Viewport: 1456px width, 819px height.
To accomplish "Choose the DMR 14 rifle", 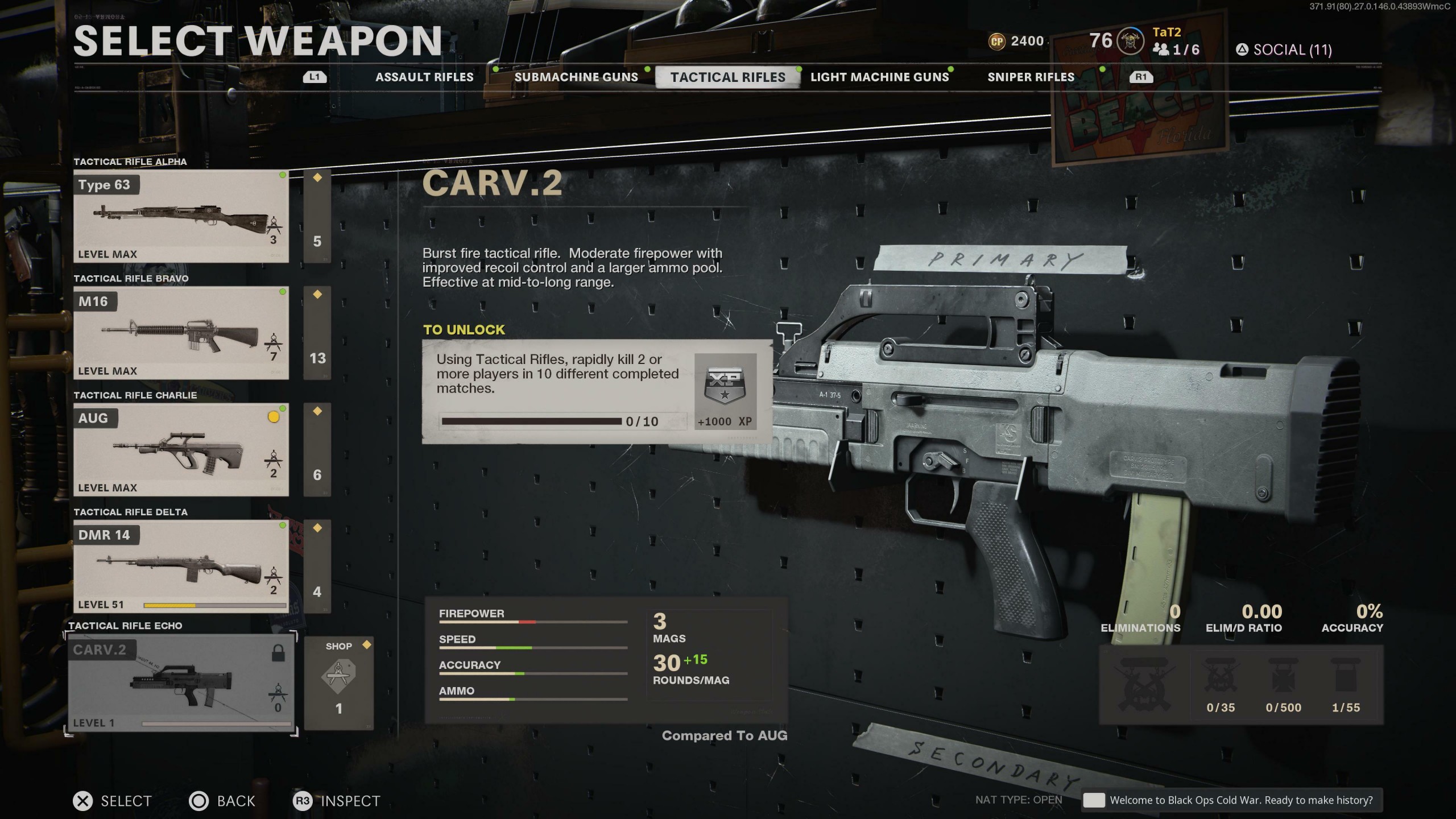I will click(x=181, y=566).
